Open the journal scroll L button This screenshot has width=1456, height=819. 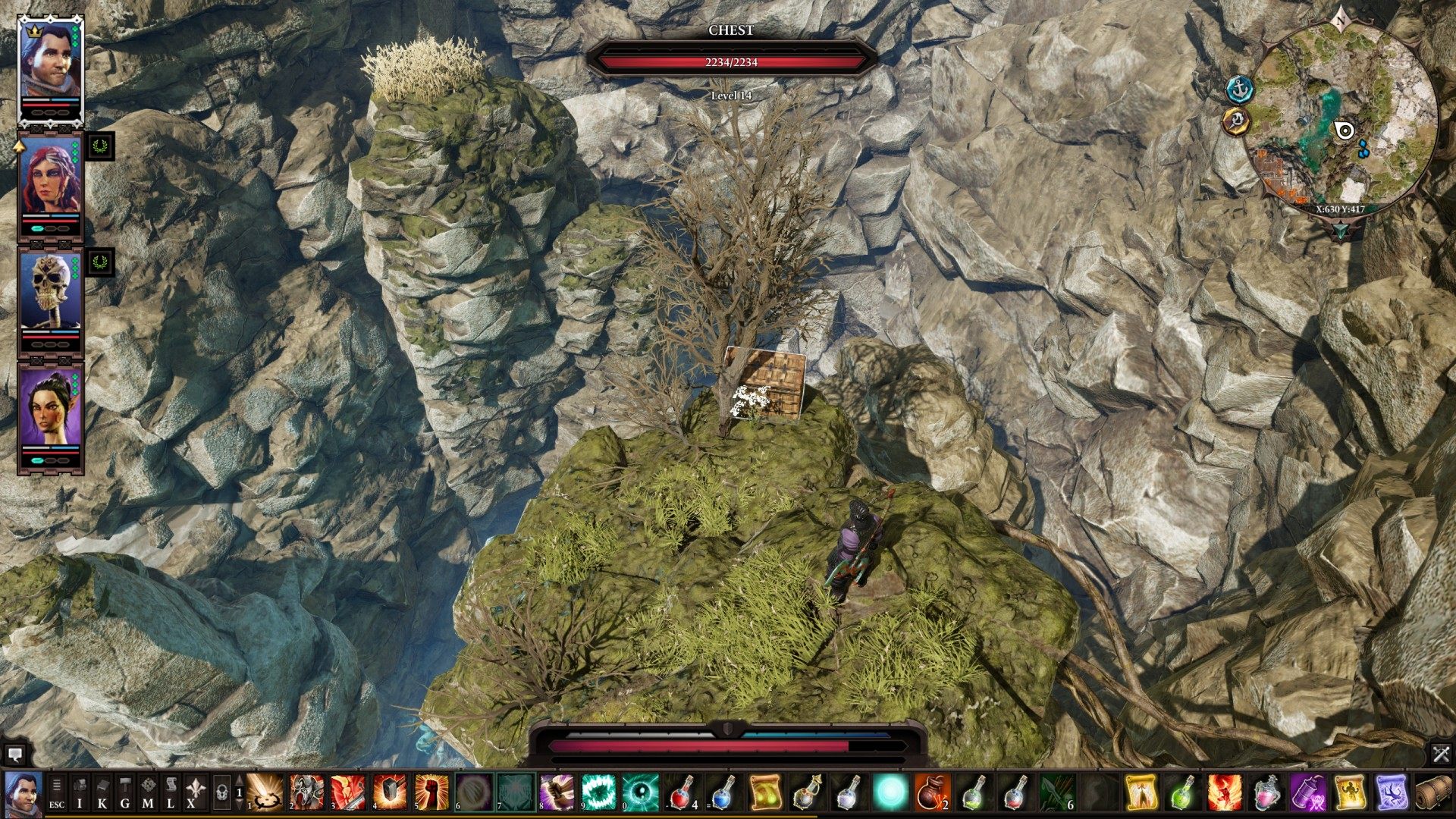tap(171, 793)
